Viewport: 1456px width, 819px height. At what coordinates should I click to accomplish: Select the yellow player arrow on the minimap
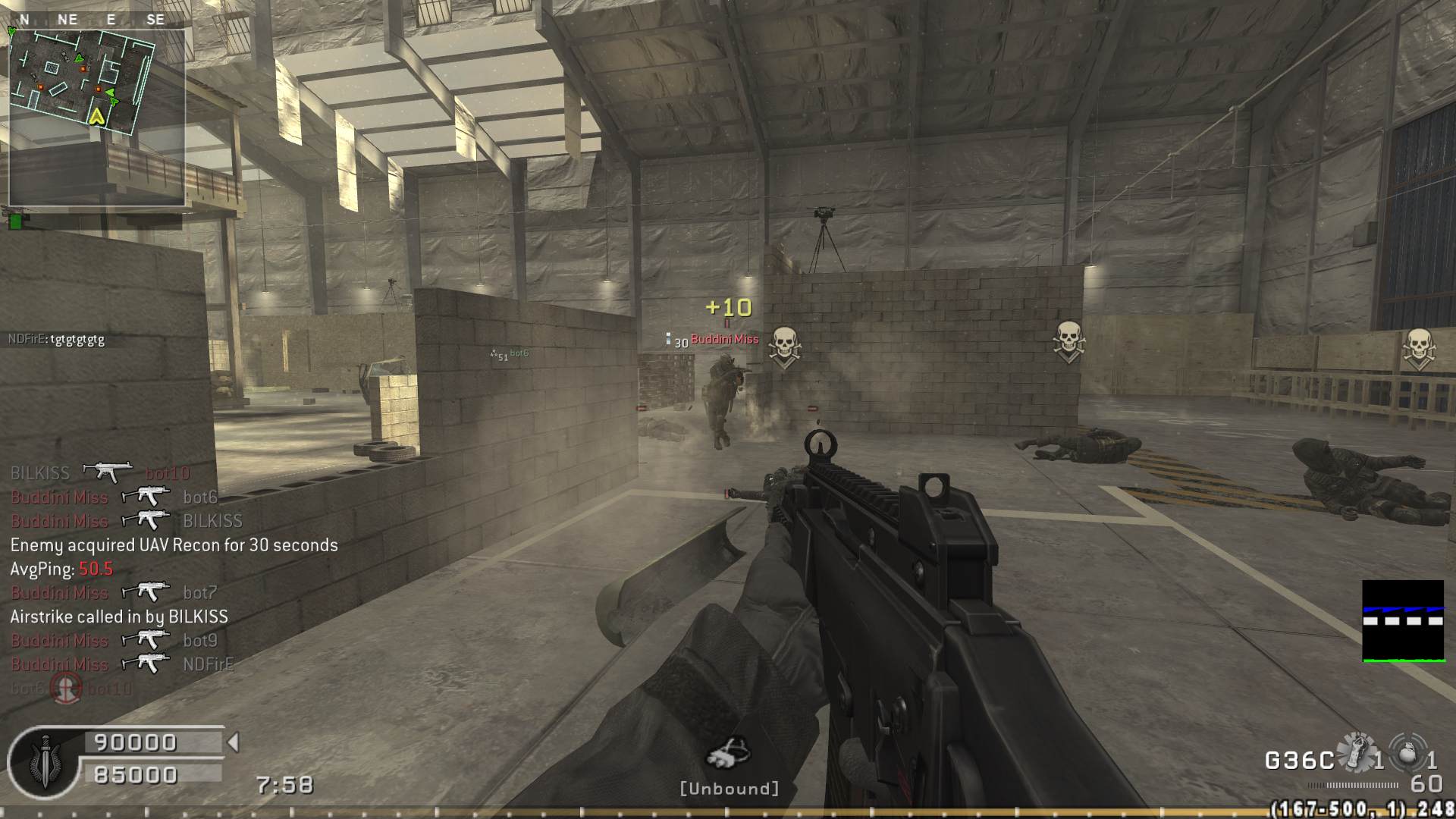pyautogui.click(x=96, y=116)
